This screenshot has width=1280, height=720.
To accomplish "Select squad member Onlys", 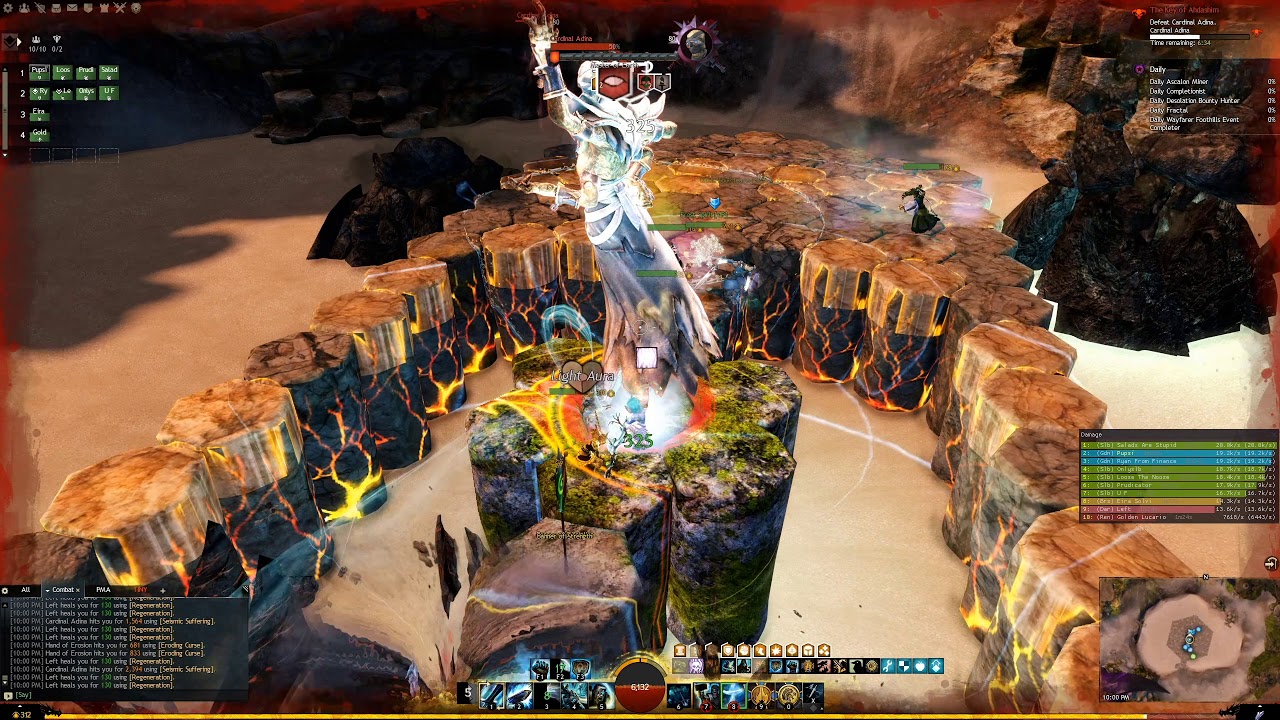I will point(86,93).
